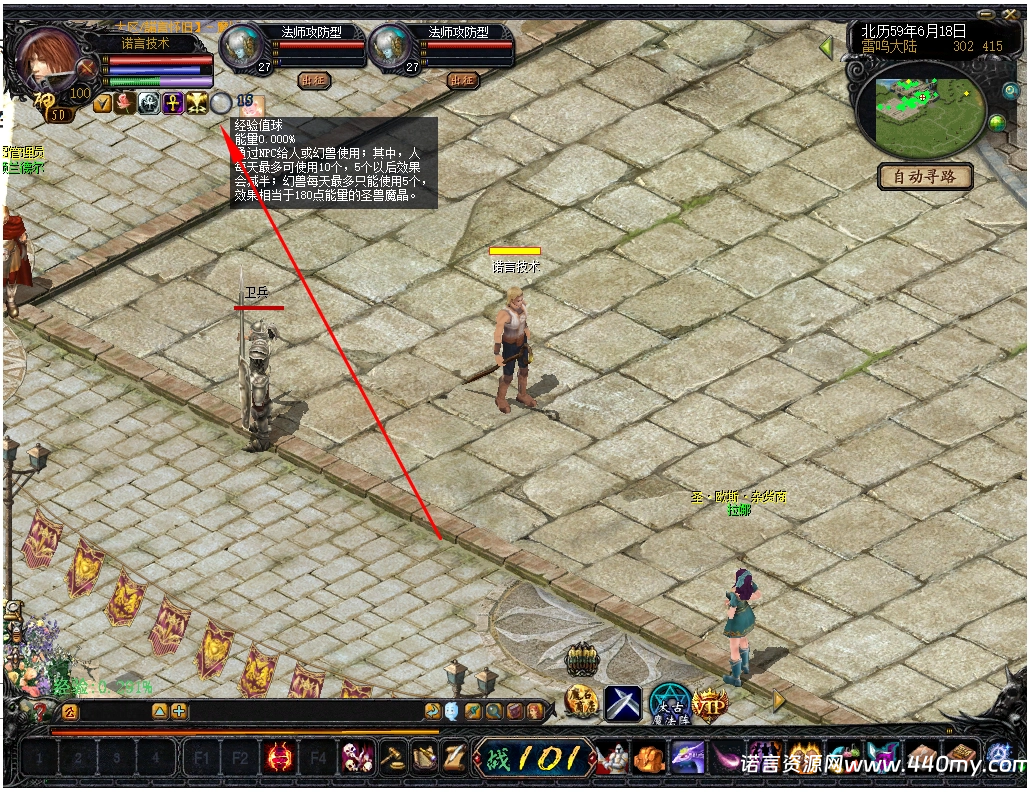This screenshot has width=1030, height=794.
Task: Activate the red demon skill on the hotbar
Action: tap(279, 759)
